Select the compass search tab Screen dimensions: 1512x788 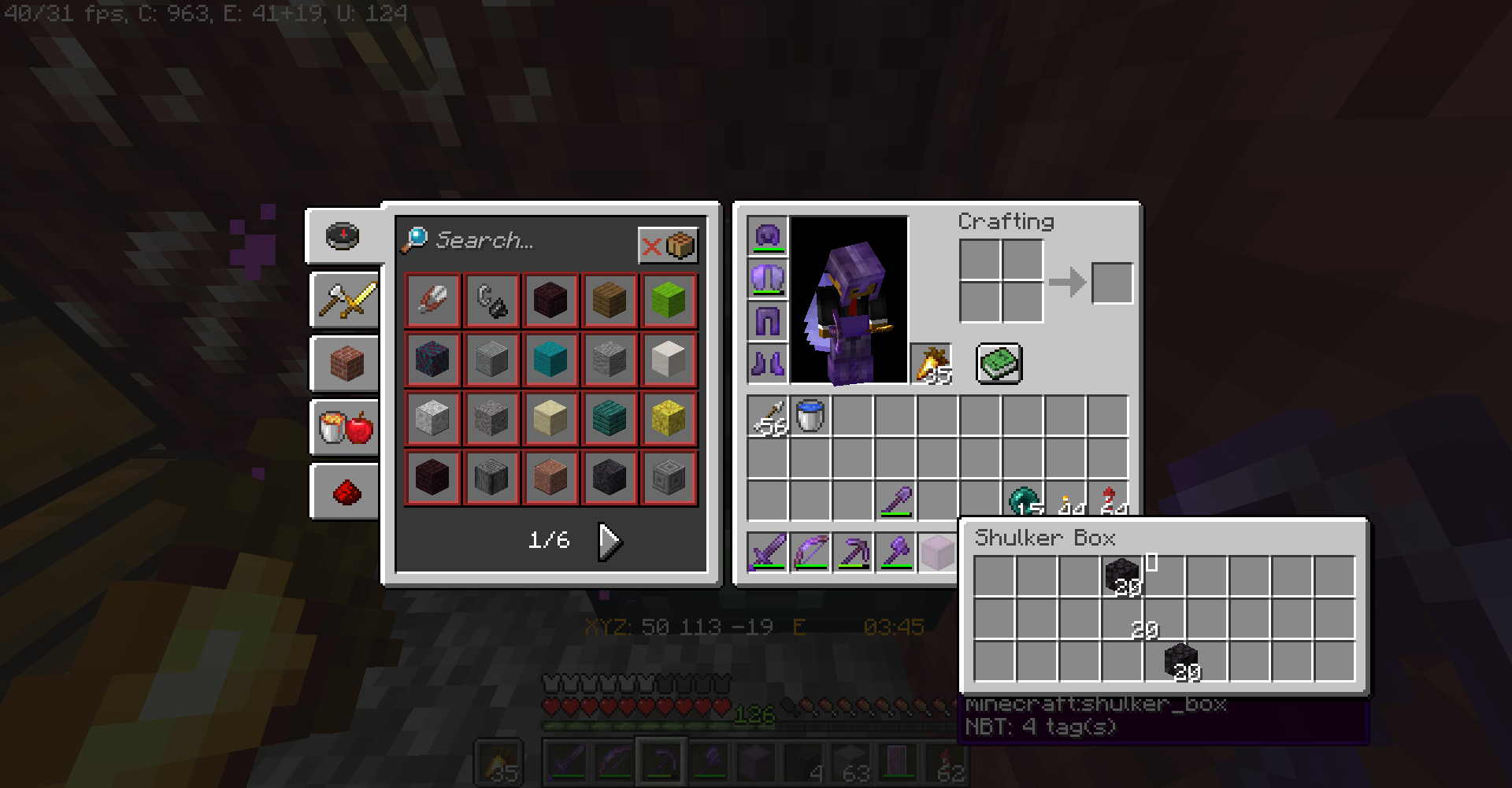(344, 236)
